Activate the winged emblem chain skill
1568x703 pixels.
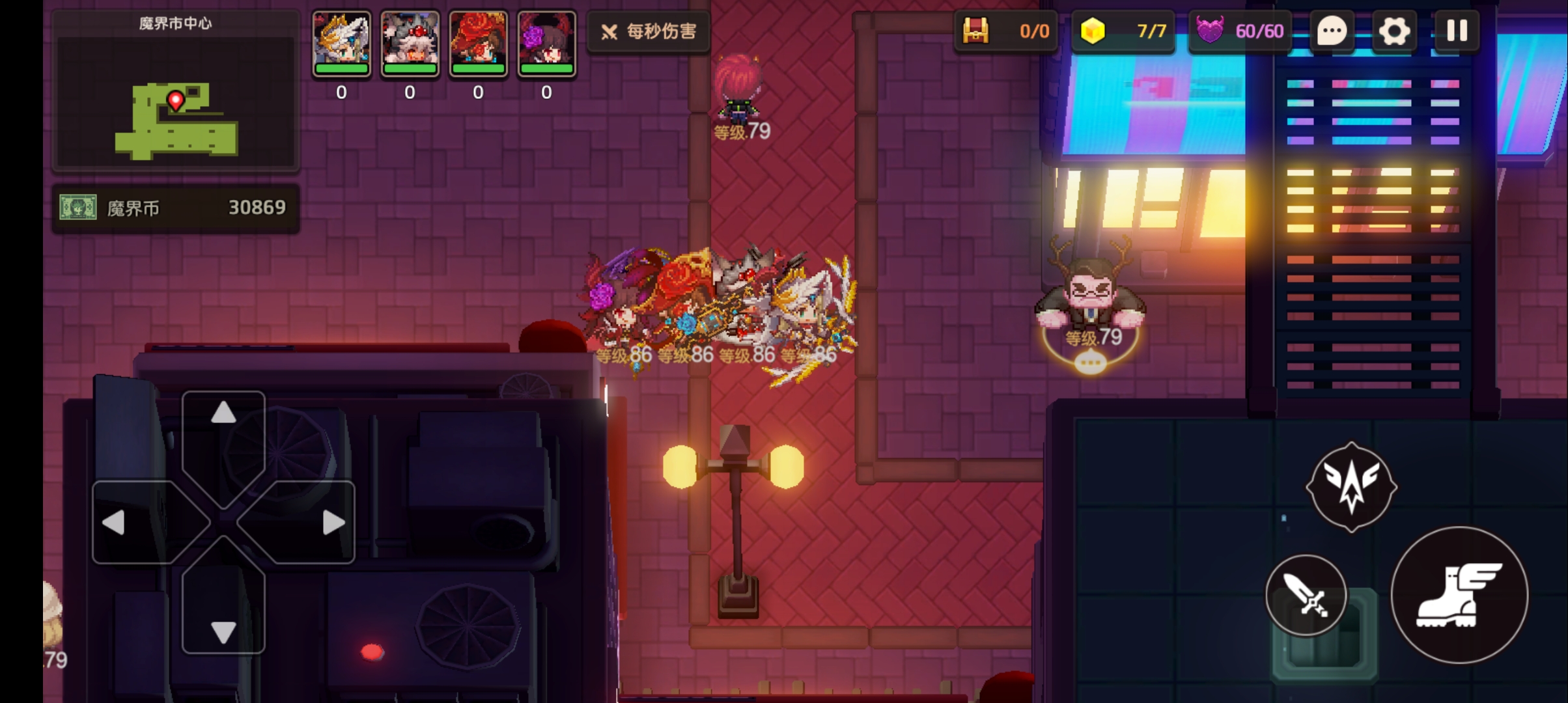pos(1351,487)
